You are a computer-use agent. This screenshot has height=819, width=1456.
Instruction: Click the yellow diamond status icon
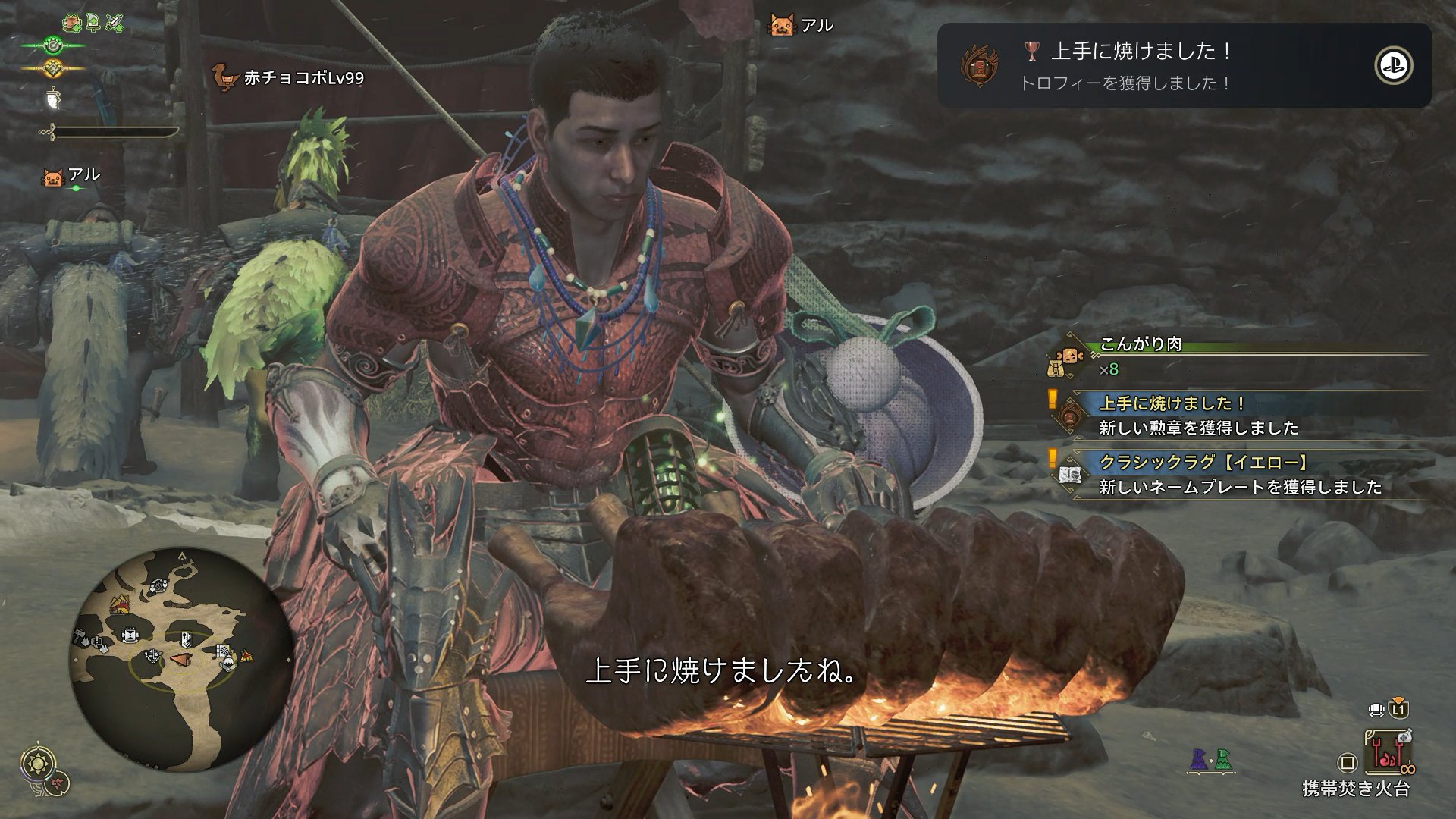(52, 68)
